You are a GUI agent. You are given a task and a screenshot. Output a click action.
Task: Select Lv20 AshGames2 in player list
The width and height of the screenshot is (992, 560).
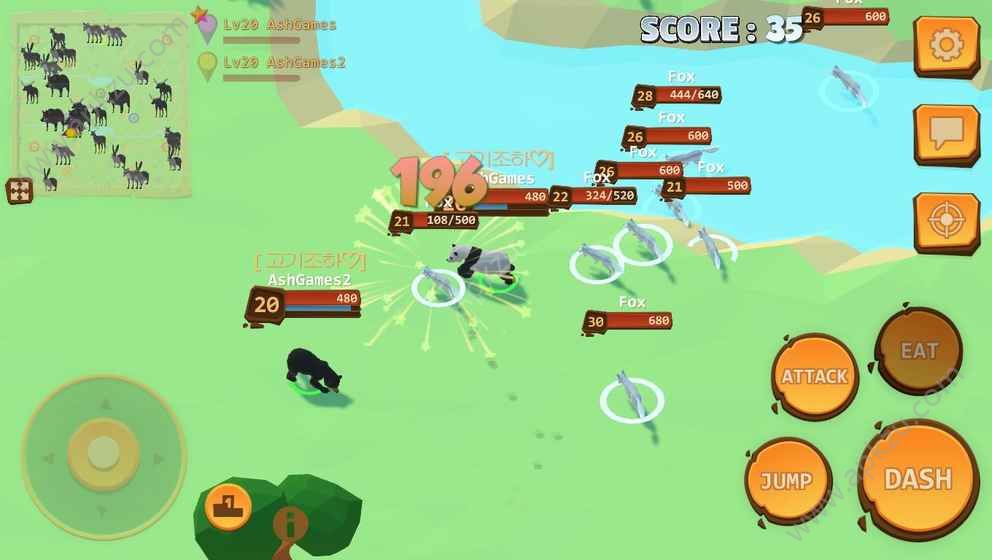tap(284, 63)
